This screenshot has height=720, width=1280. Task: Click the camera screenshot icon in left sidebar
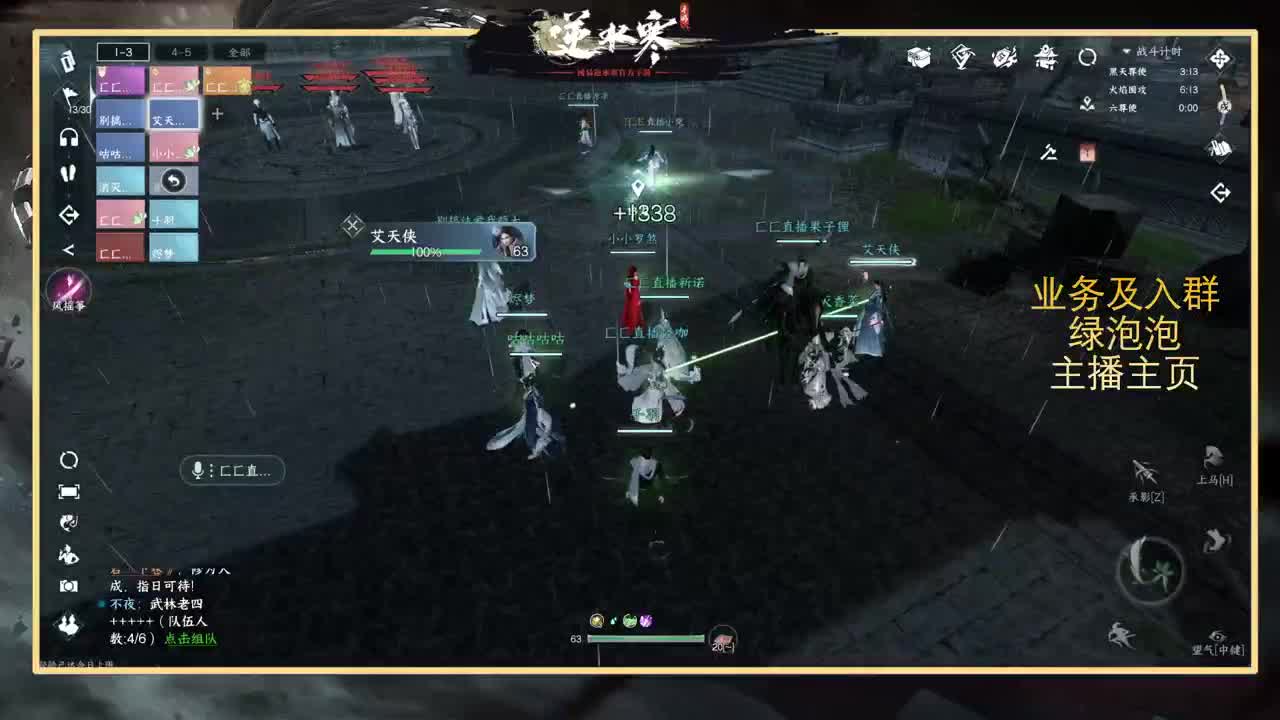[68, 585]
